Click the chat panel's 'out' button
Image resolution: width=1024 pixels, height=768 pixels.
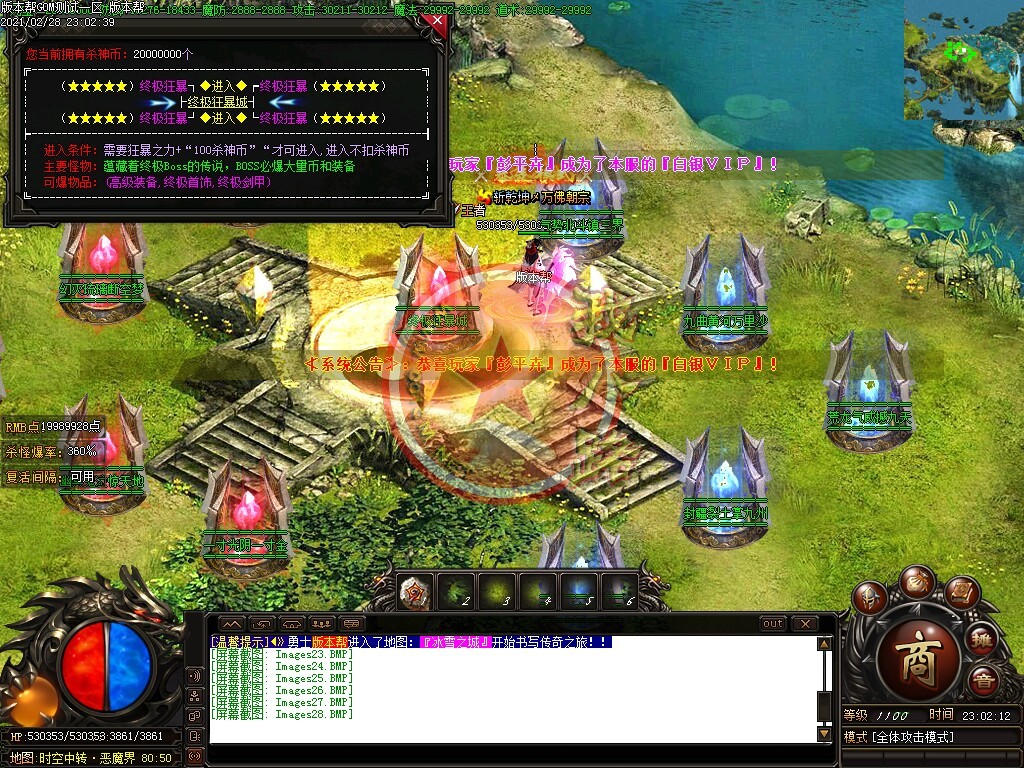click(773, 624)
